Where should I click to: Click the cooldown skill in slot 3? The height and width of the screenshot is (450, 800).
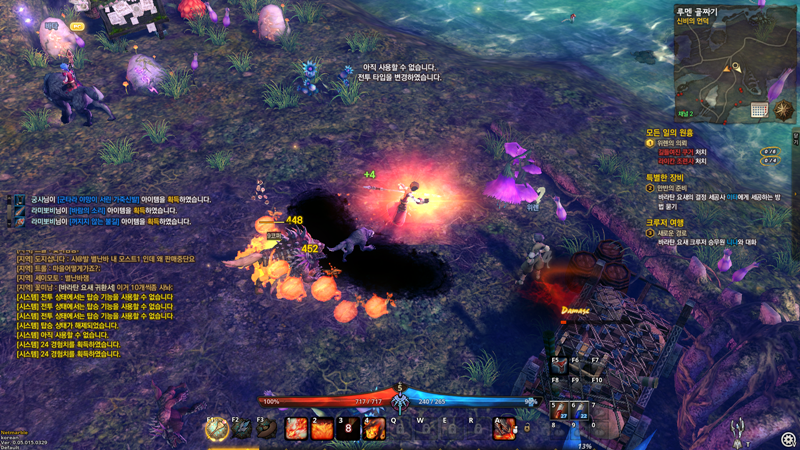(x=348, y=429)
